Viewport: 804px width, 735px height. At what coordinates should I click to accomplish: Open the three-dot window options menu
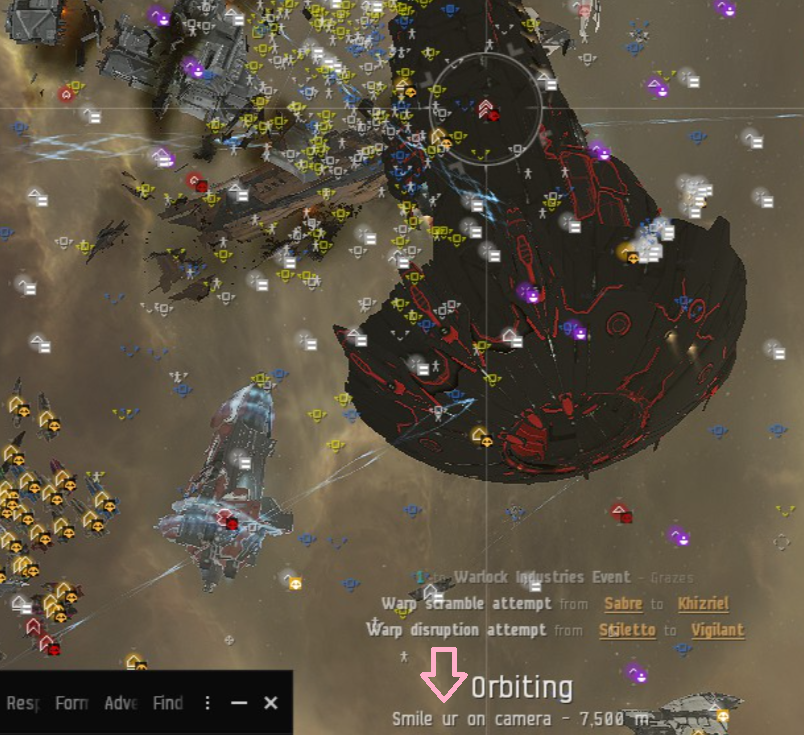point(208,703)
